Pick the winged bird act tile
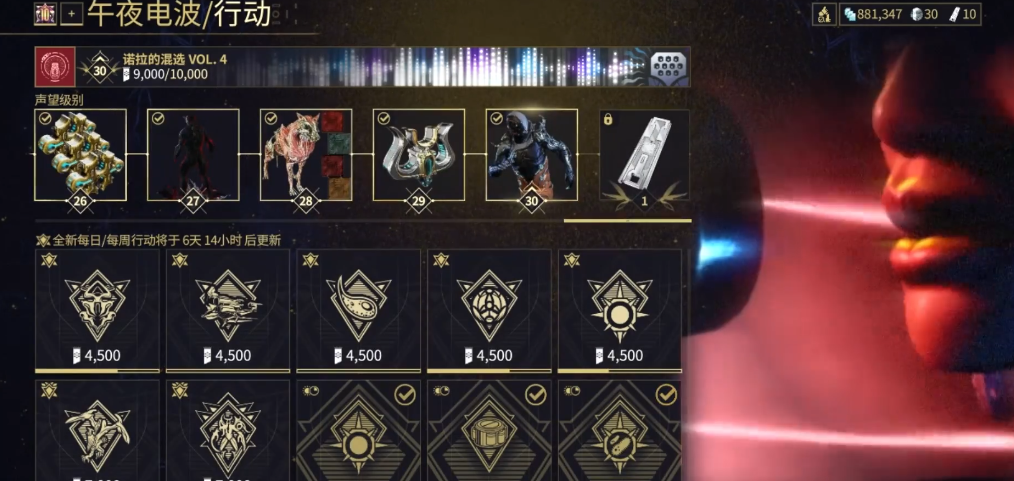This screenshot has height=481, width=1014. coord(97,430)
